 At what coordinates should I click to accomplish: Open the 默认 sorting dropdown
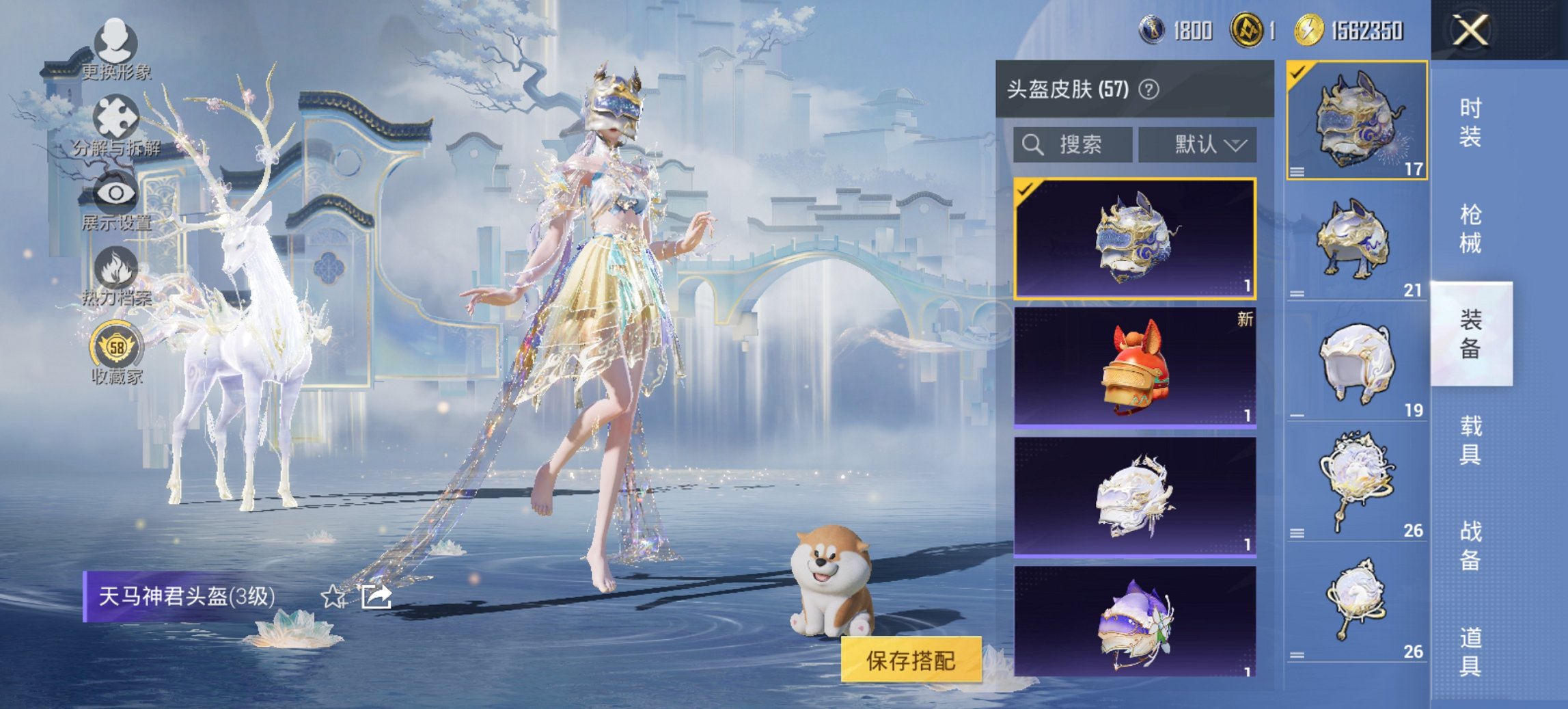point(1199,145)
